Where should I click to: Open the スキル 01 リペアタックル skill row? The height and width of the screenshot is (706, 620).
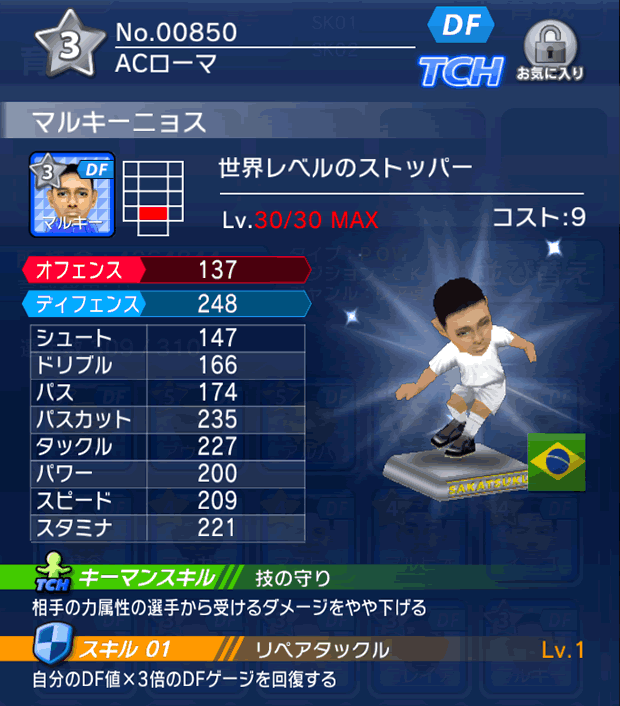click(x=310, y=650)
